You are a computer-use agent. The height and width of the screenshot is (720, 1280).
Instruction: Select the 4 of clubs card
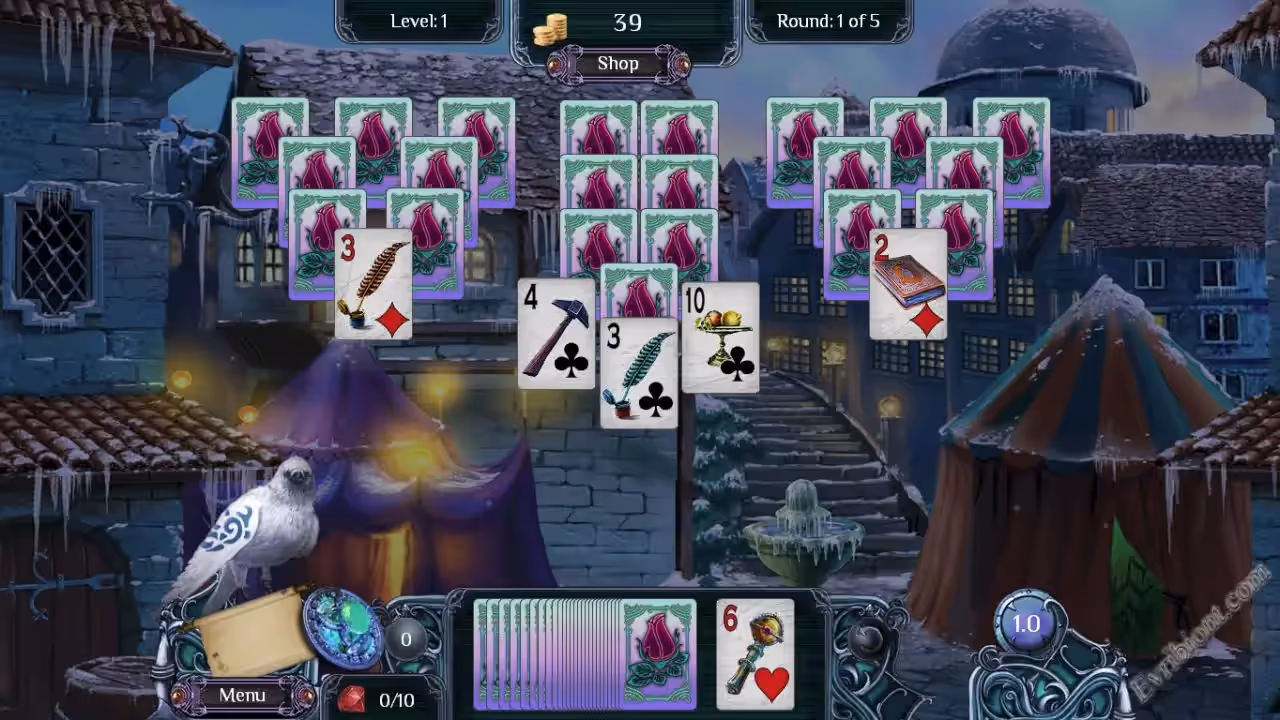point(555,335)
